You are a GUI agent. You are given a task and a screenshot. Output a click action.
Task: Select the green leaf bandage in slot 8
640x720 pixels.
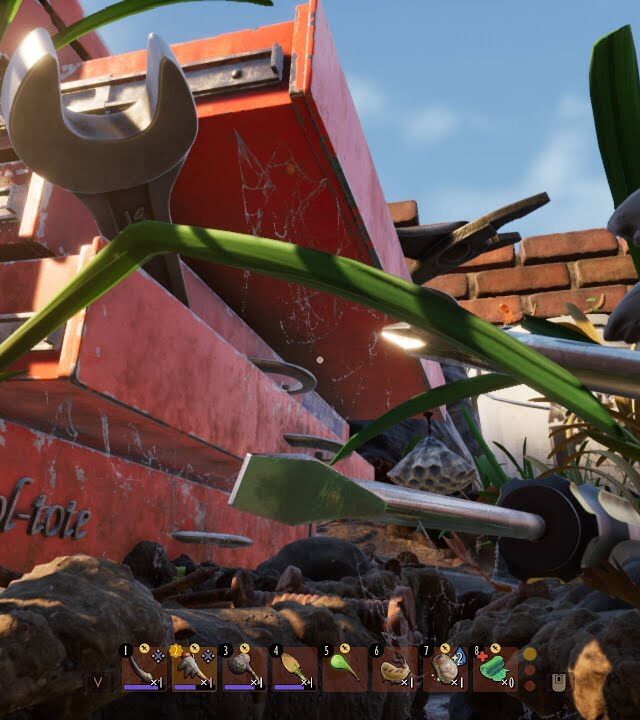coord(495,668)
